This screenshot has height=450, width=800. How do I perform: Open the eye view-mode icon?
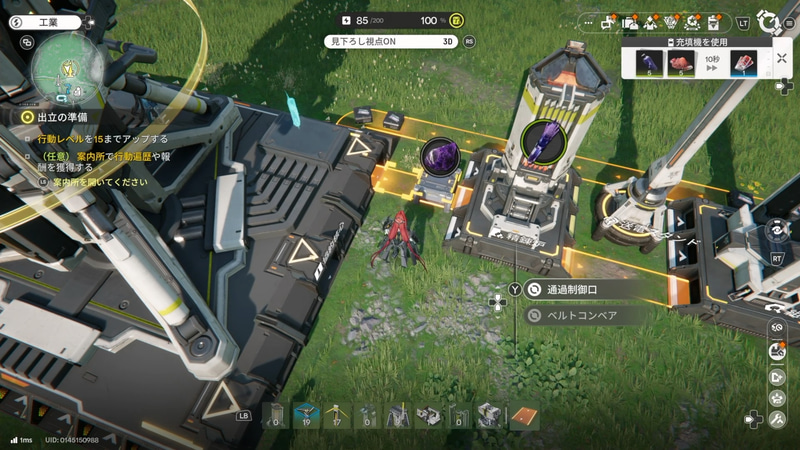(x=774, y=230)
